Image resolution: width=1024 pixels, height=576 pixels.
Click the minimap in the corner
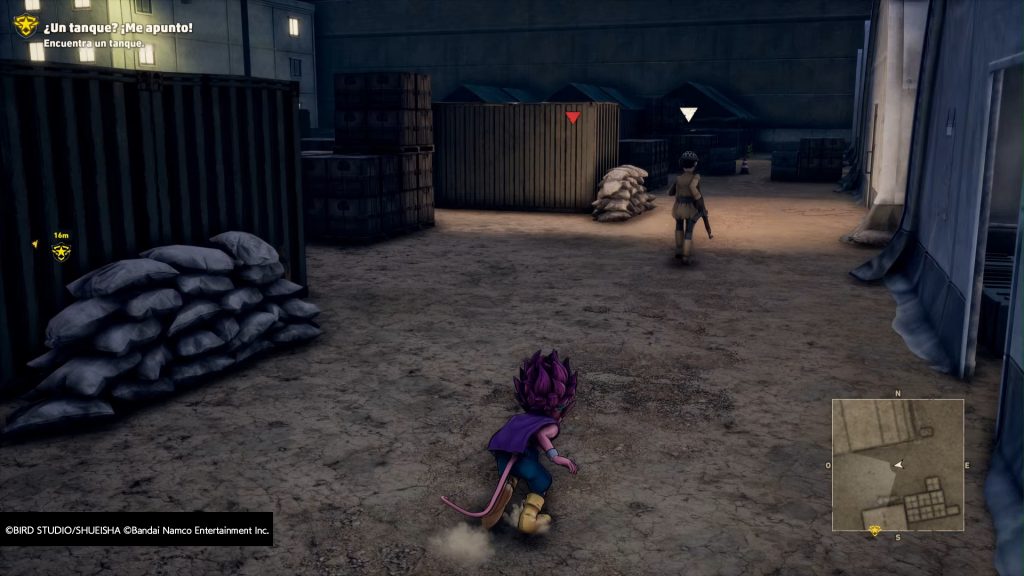pos(897,465)
